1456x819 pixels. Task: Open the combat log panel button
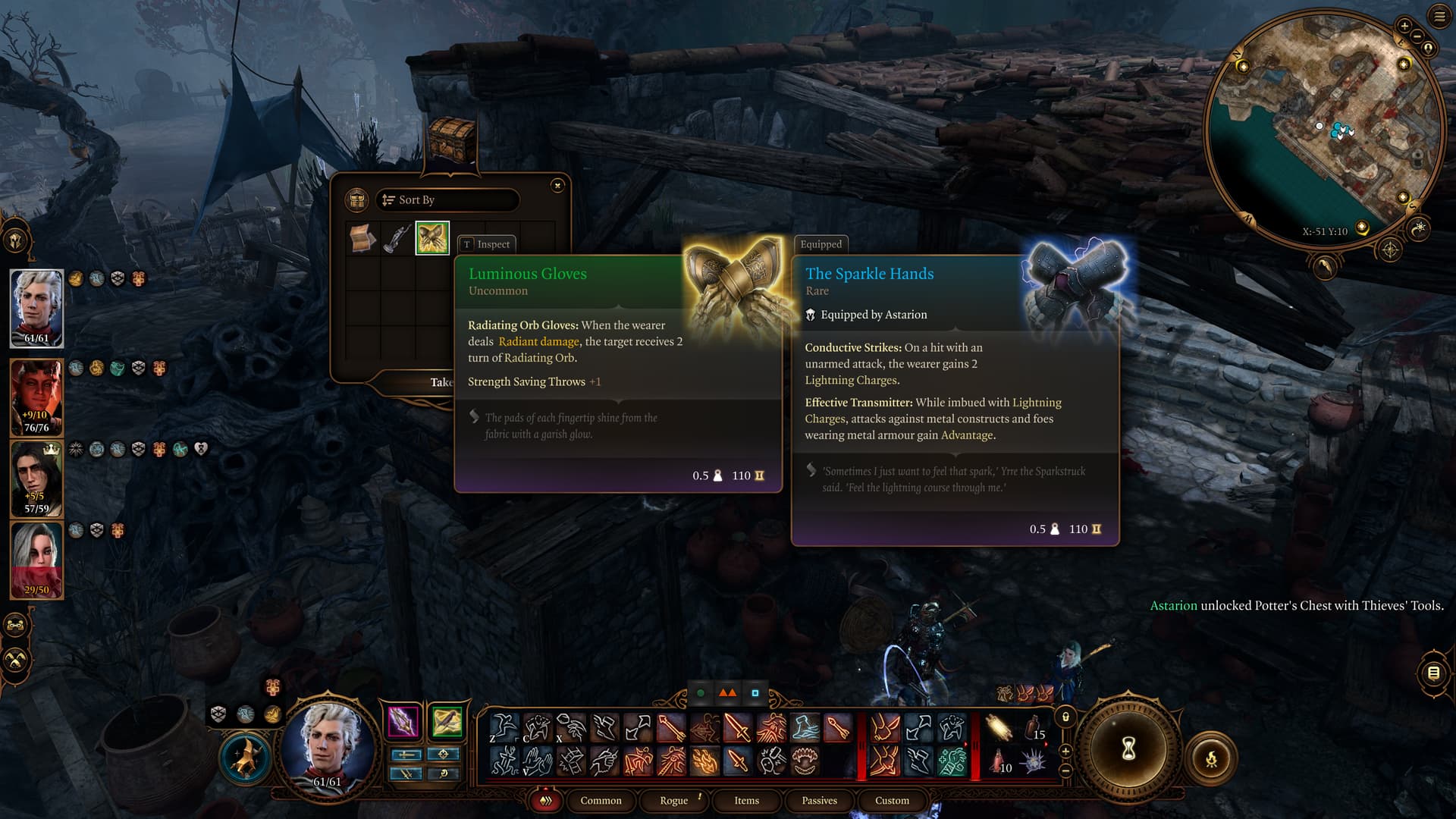[1433, 673]
